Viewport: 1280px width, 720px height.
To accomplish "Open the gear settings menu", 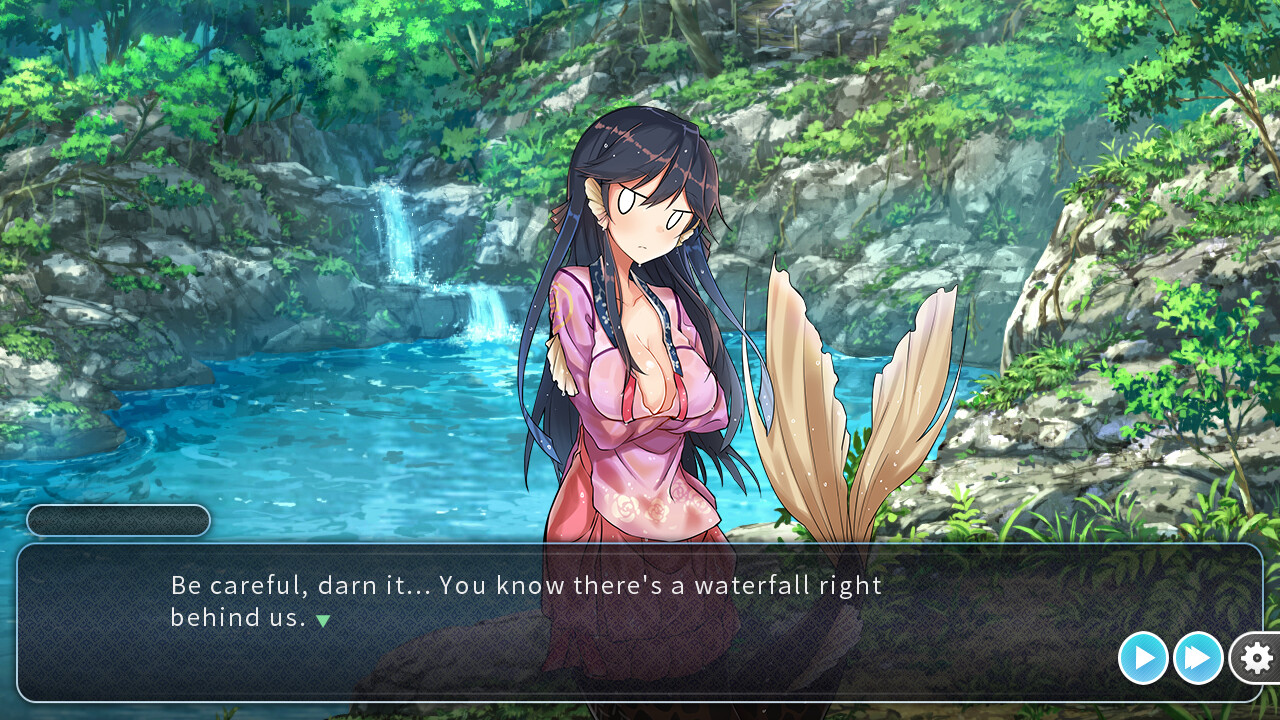I will 1256,658.
